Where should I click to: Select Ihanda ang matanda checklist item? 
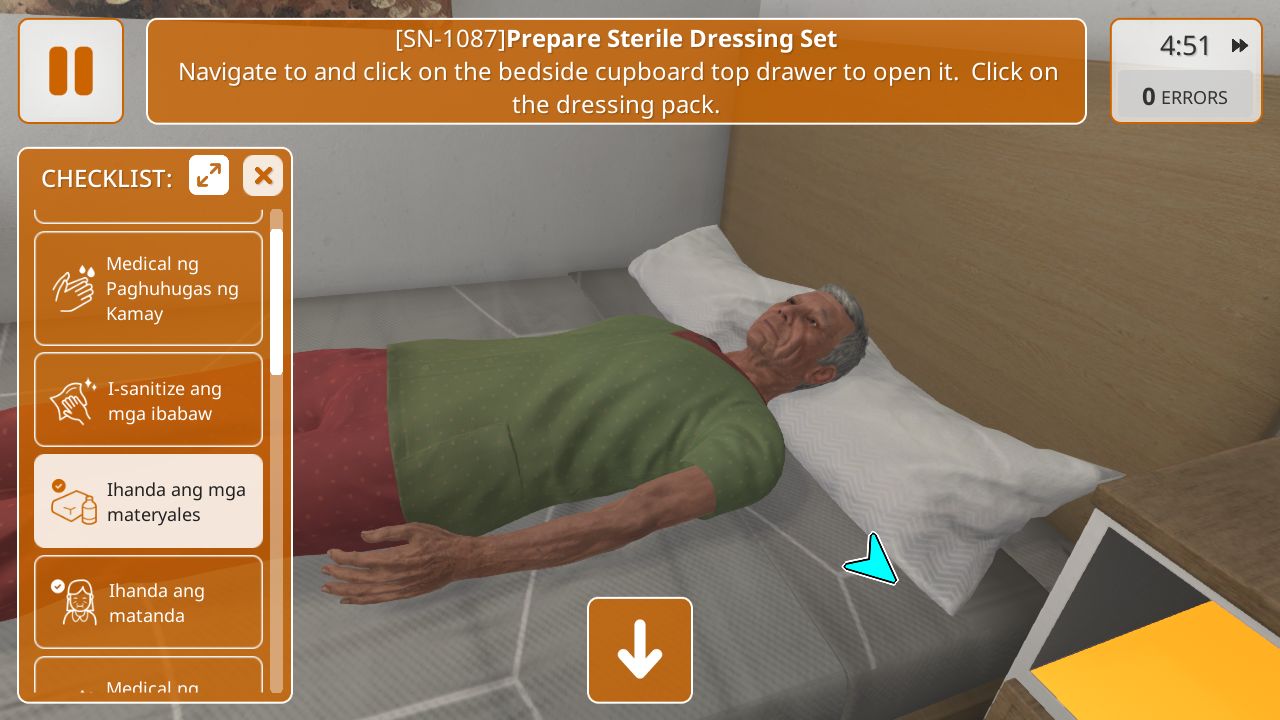tap(149, 602)
